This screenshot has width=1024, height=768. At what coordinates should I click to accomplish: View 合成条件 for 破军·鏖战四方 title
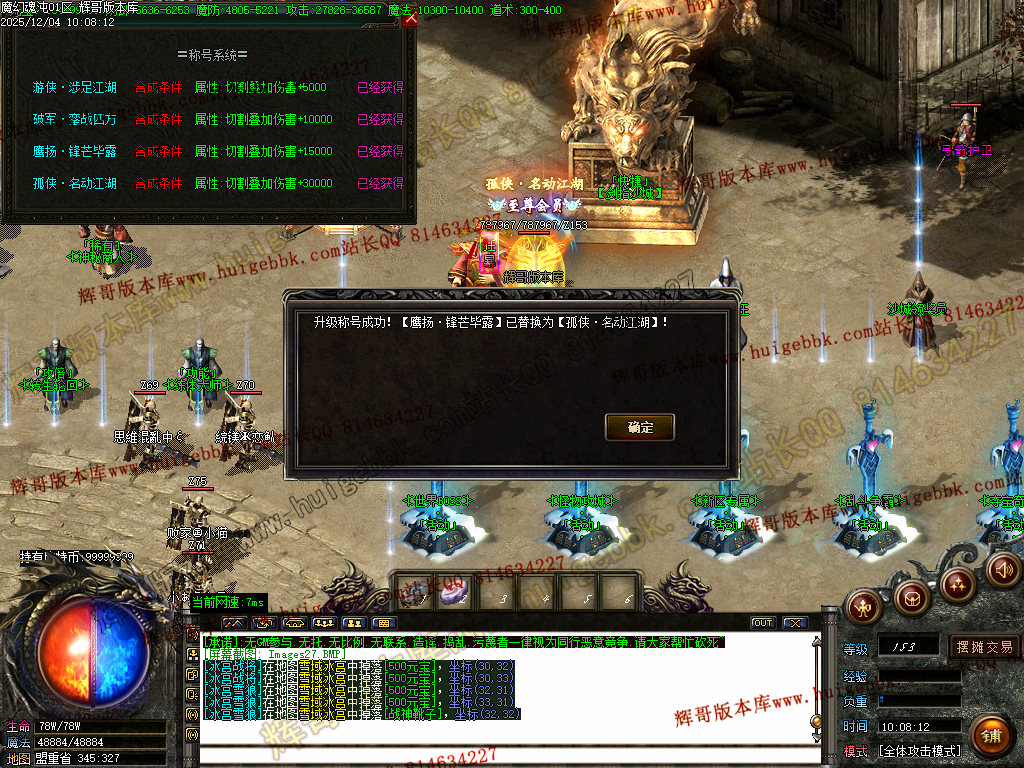158,120
